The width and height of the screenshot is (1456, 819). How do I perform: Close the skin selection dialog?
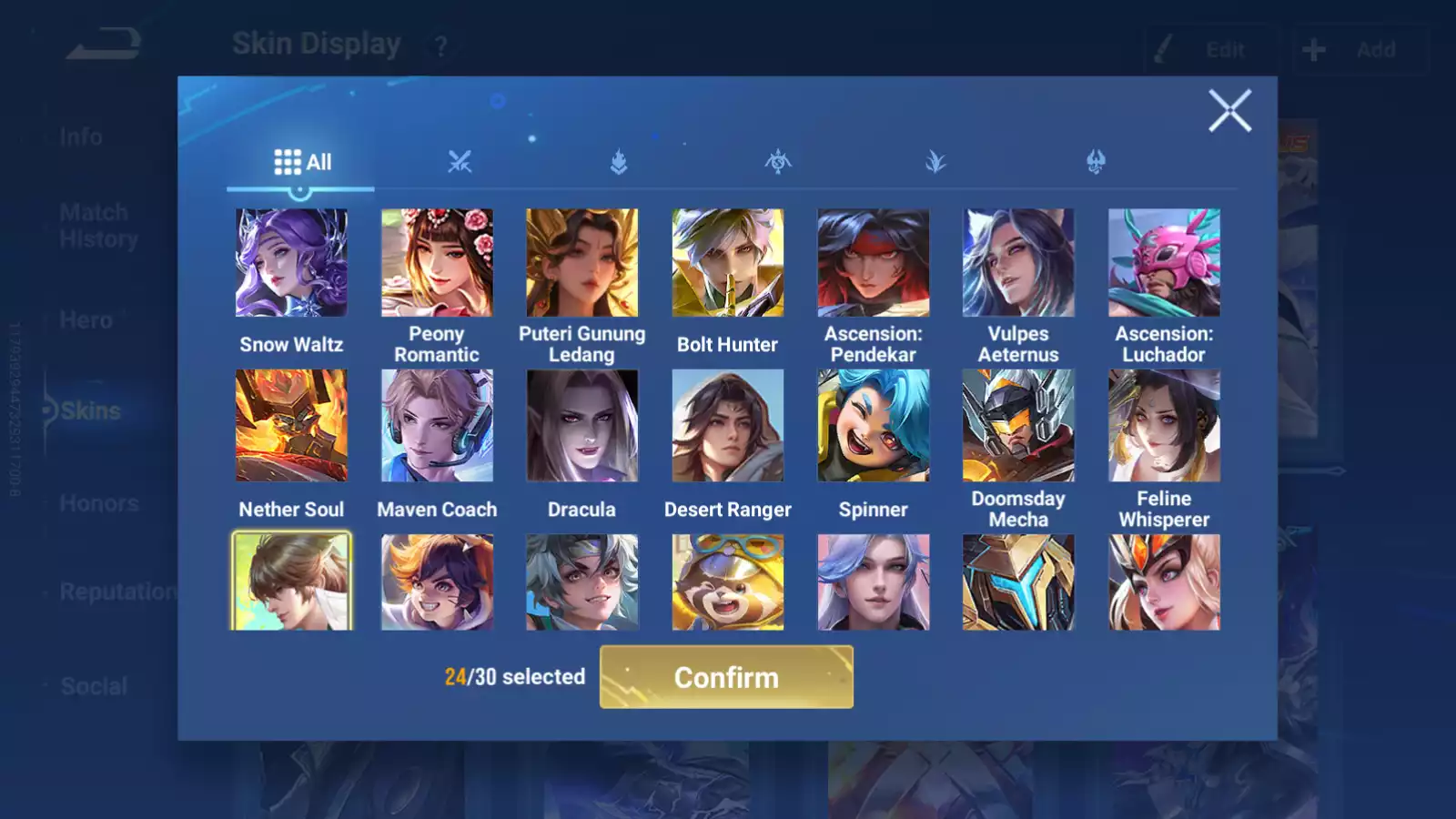click(x=1229, y=111)
